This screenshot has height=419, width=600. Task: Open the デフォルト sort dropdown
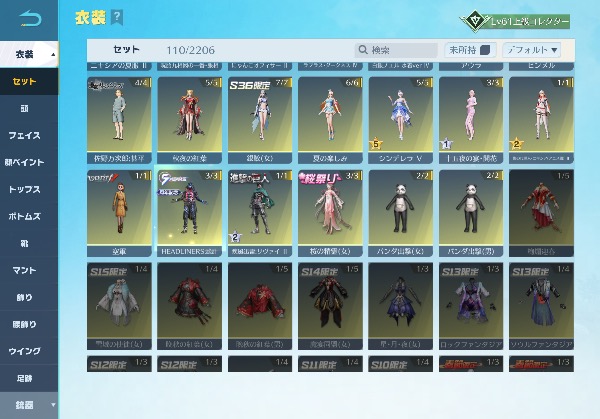coord(532,49)
